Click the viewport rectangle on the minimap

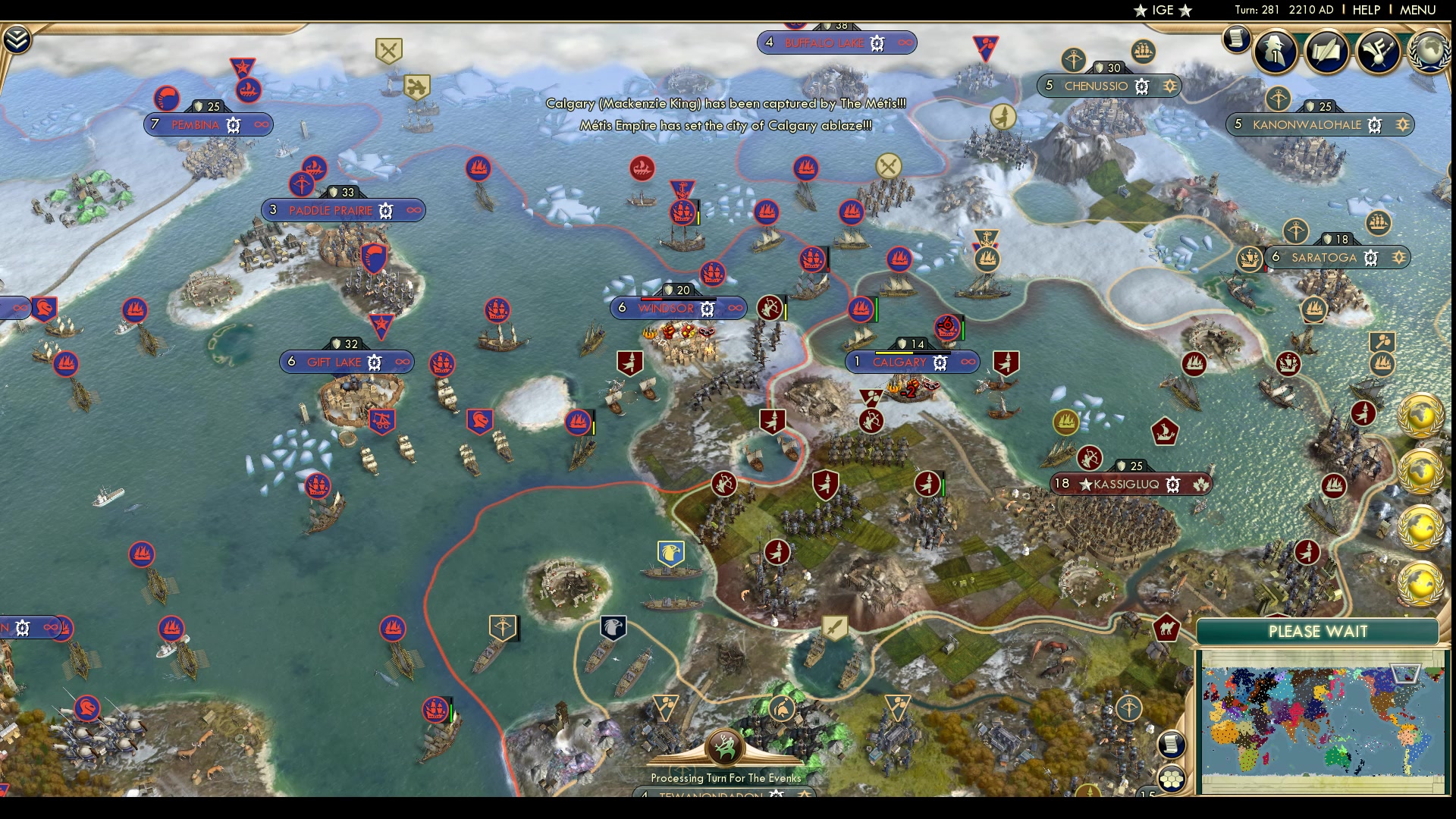1404,673
